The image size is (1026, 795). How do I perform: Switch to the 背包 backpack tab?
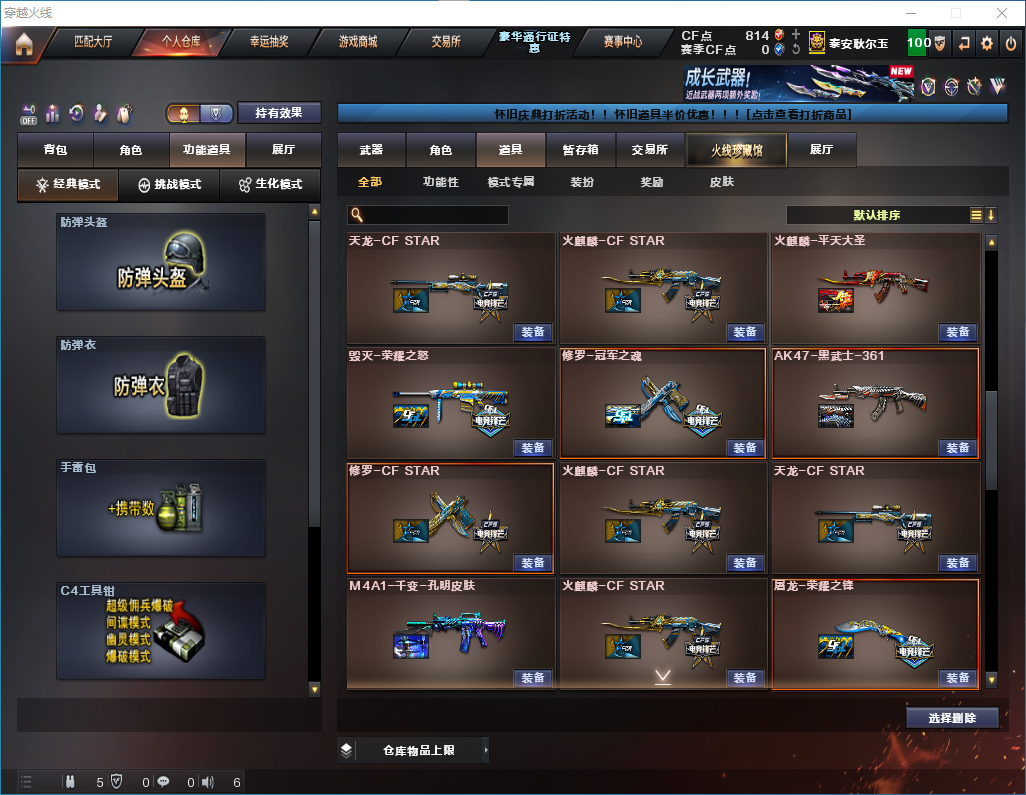click(x=55, y=150)
